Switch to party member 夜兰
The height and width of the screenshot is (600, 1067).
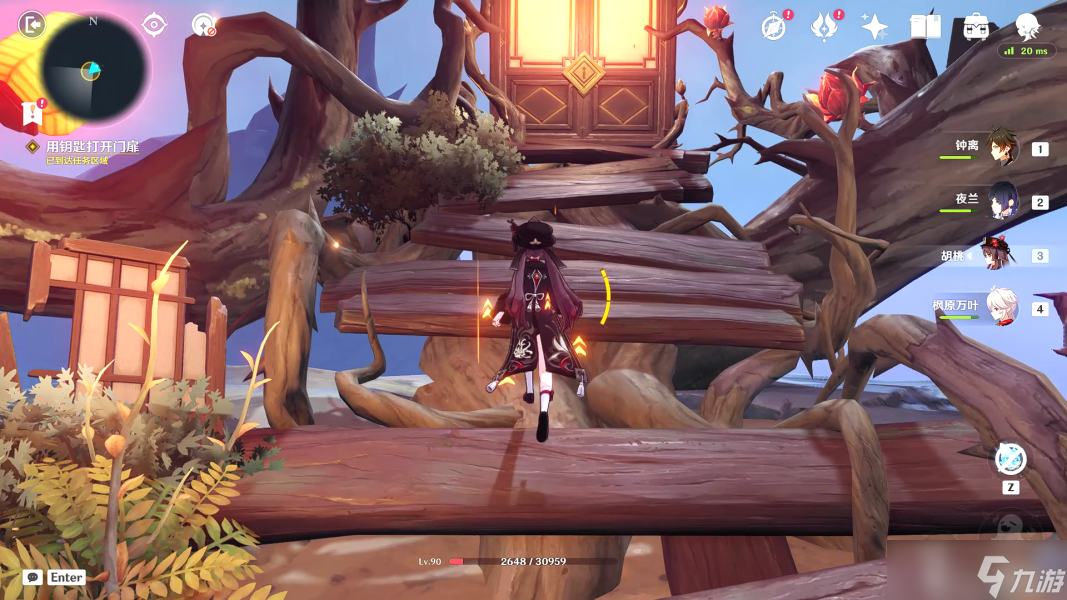[x=1000, y=201]
